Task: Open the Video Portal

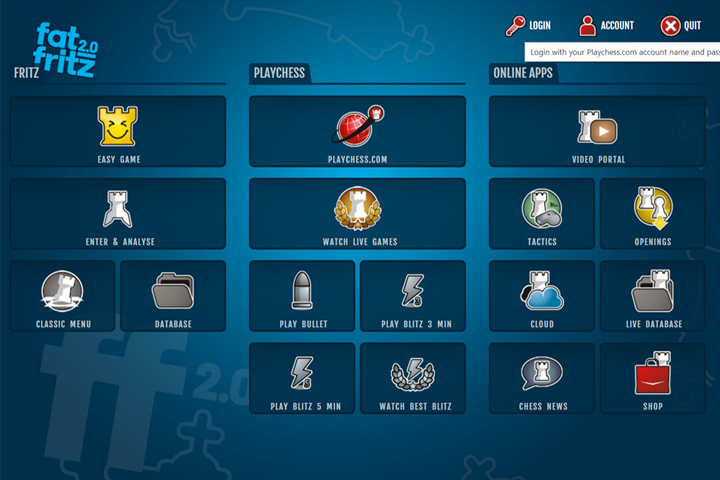Action: tap(597, 131)
